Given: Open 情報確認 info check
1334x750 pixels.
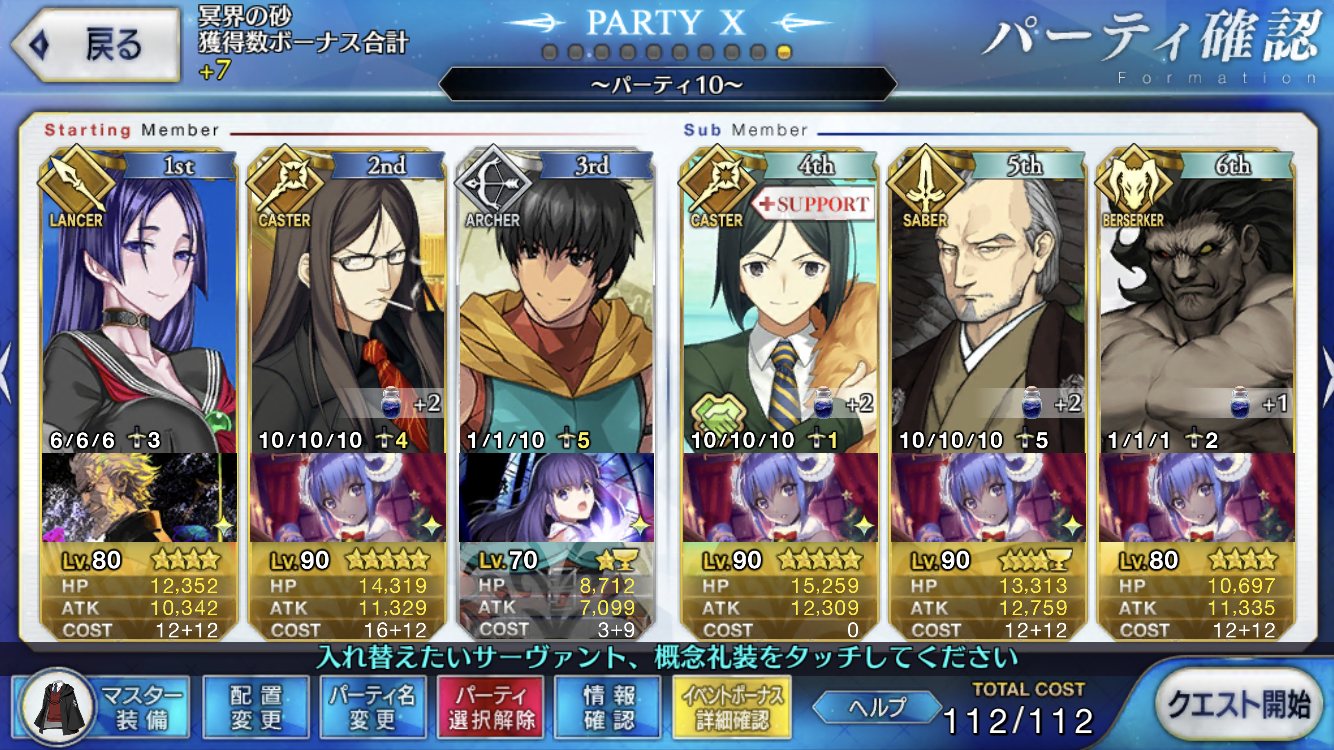Looking at the screenshot, I should tap(607, 706).
